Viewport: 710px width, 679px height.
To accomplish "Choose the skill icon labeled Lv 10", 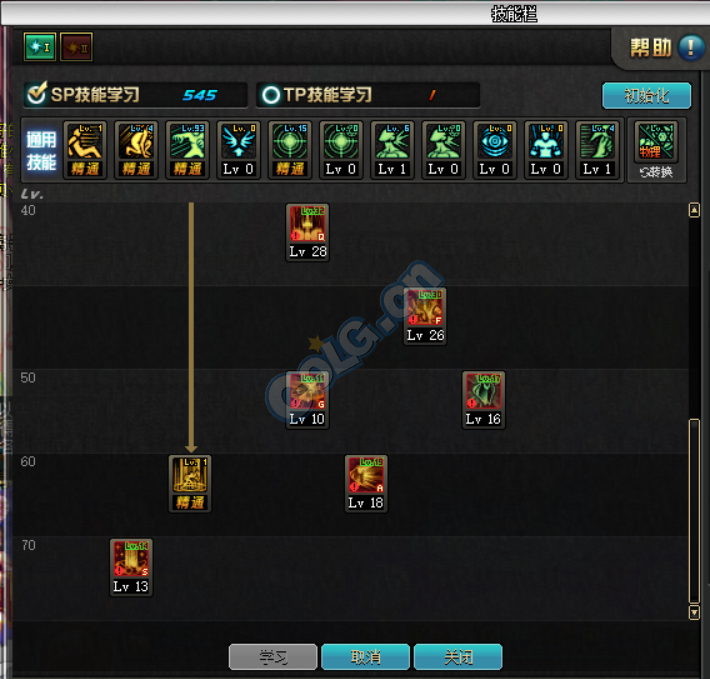I will [308, 393].
